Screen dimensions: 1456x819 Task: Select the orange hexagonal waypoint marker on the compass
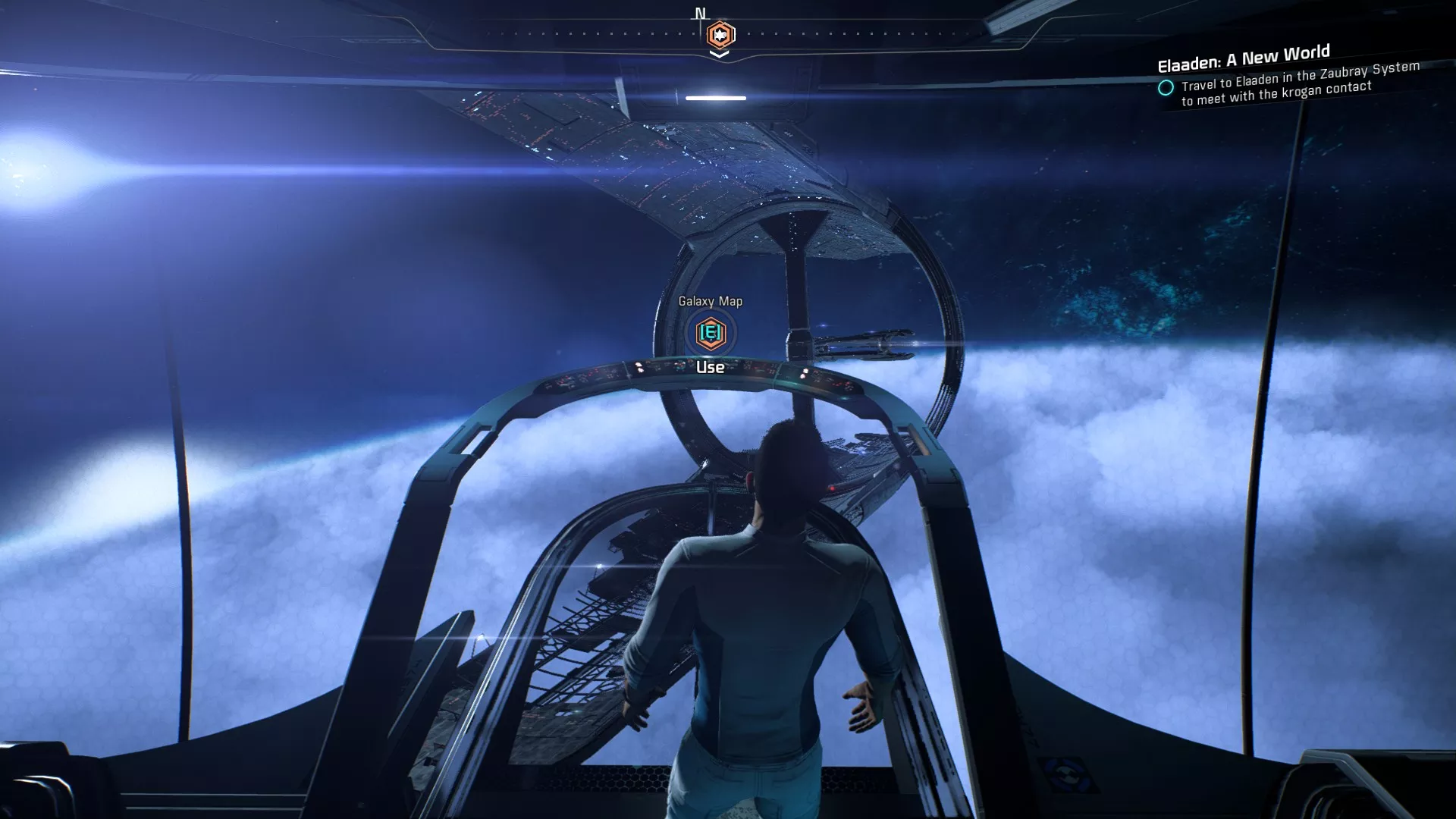coord(720,33)
